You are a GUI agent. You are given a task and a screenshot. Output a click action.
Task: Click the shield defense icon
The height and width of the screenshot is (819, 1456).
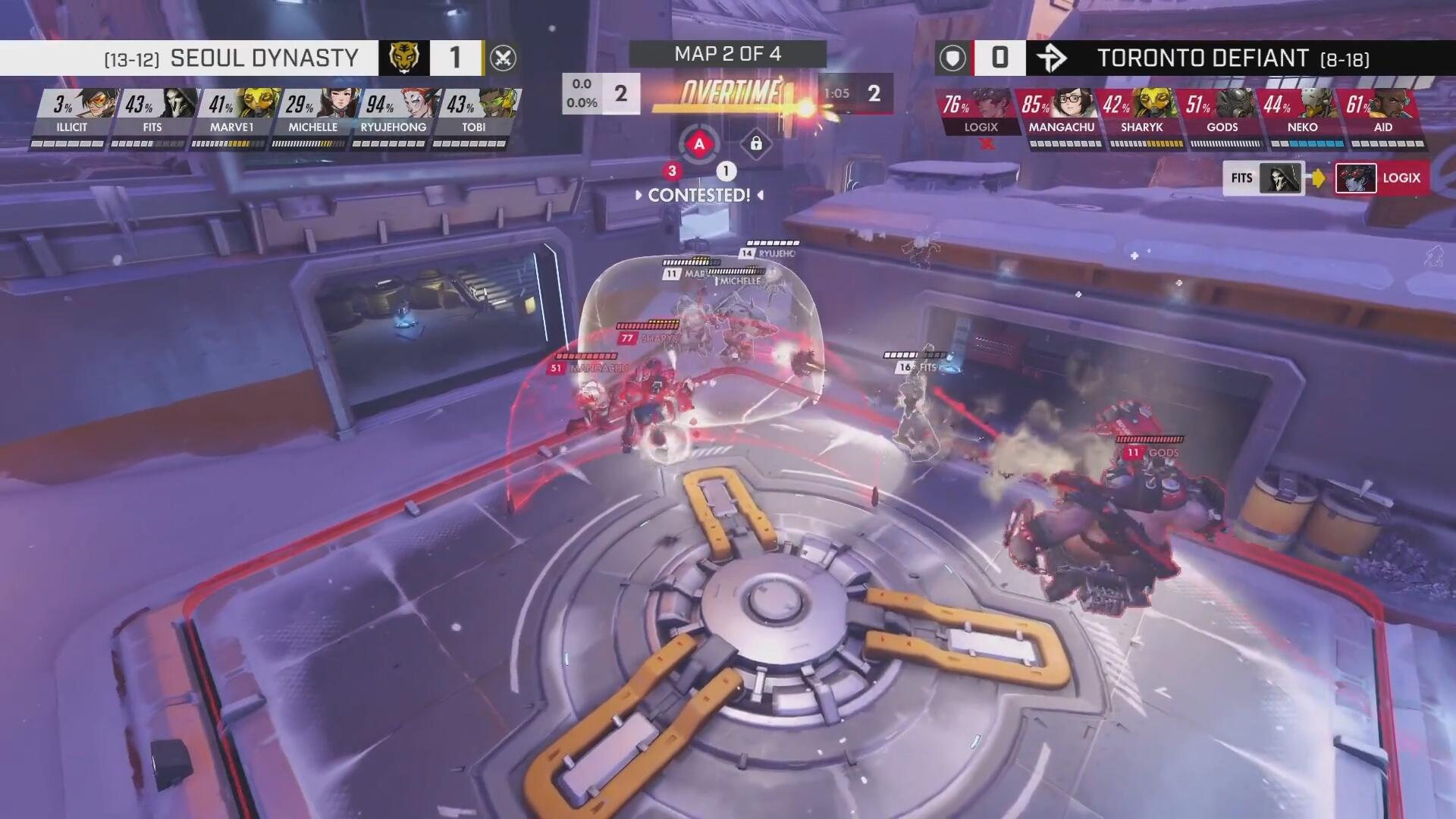(953, 58)
